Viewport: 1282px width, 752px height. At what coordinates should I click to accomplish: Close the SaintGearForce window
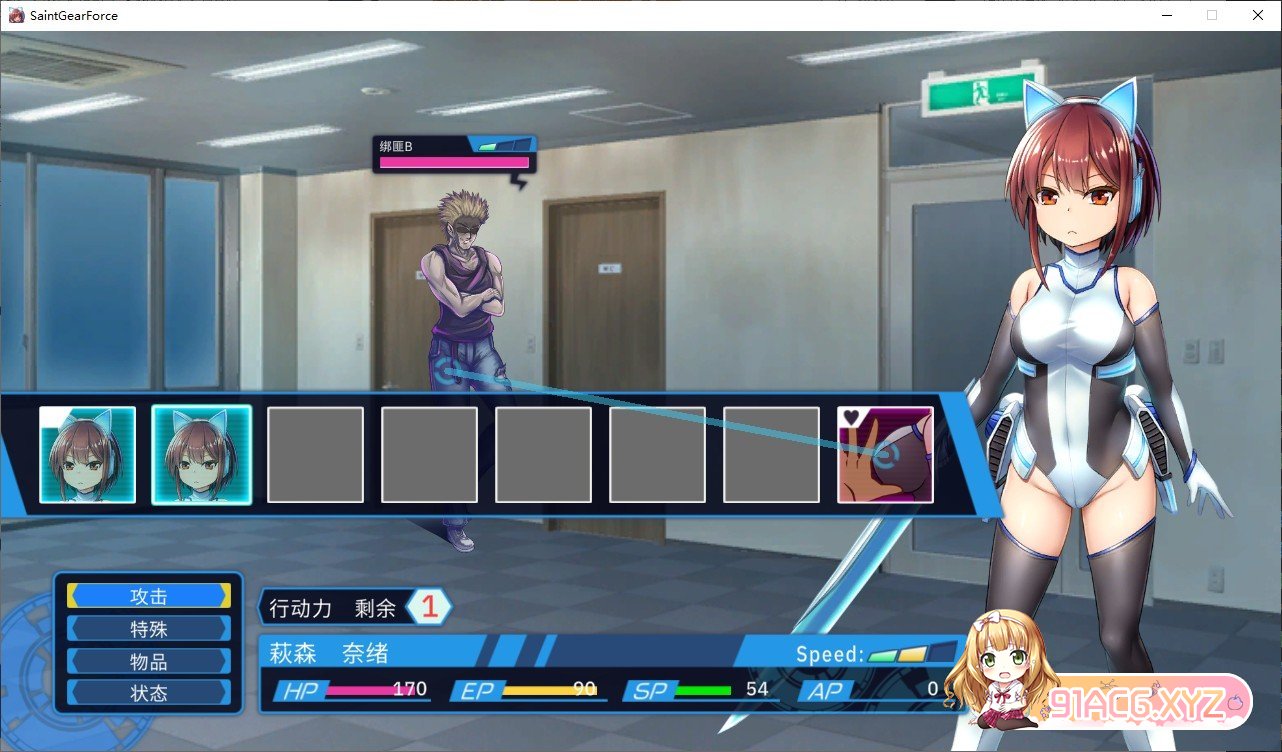click(x=1258, y=15)
